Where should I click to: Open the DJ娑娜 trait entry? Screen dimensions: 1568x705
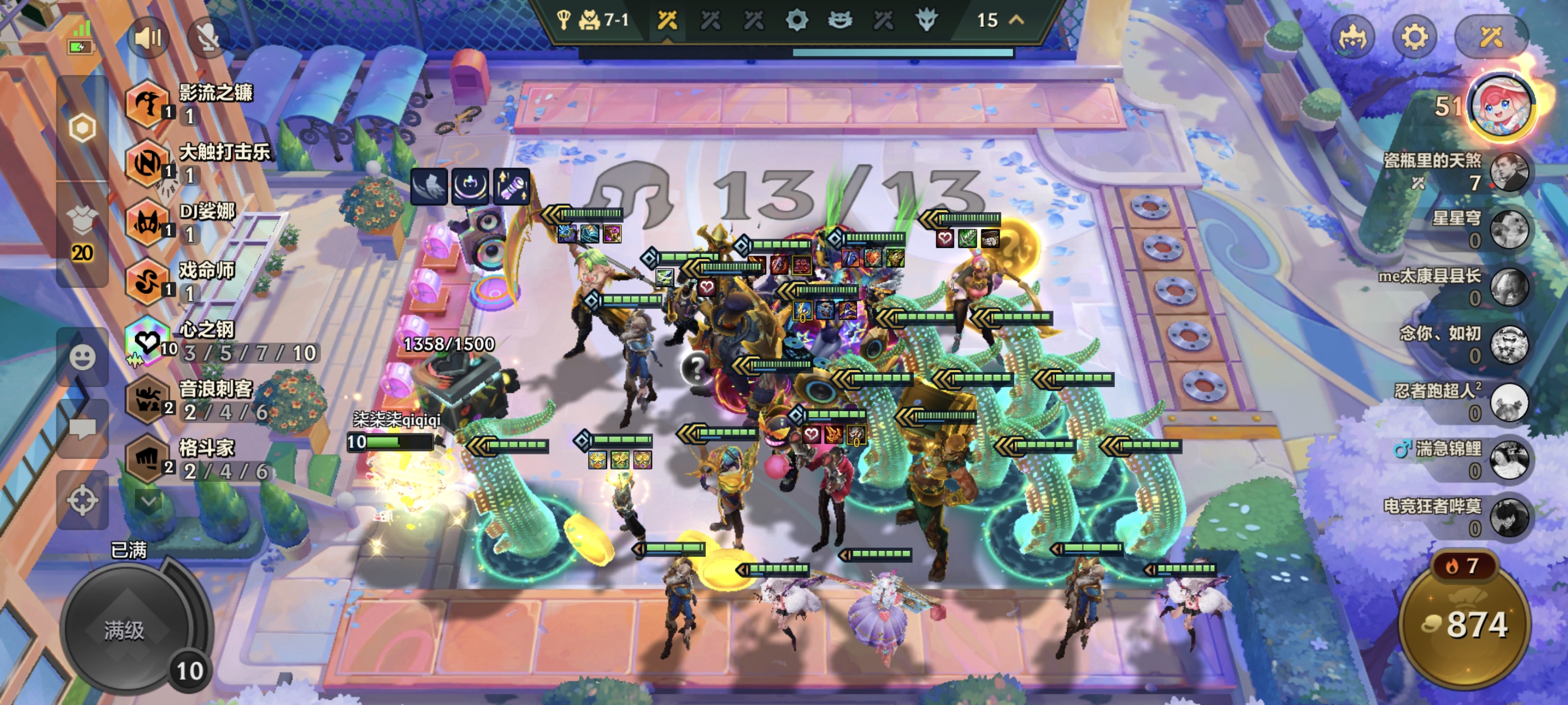147,223
